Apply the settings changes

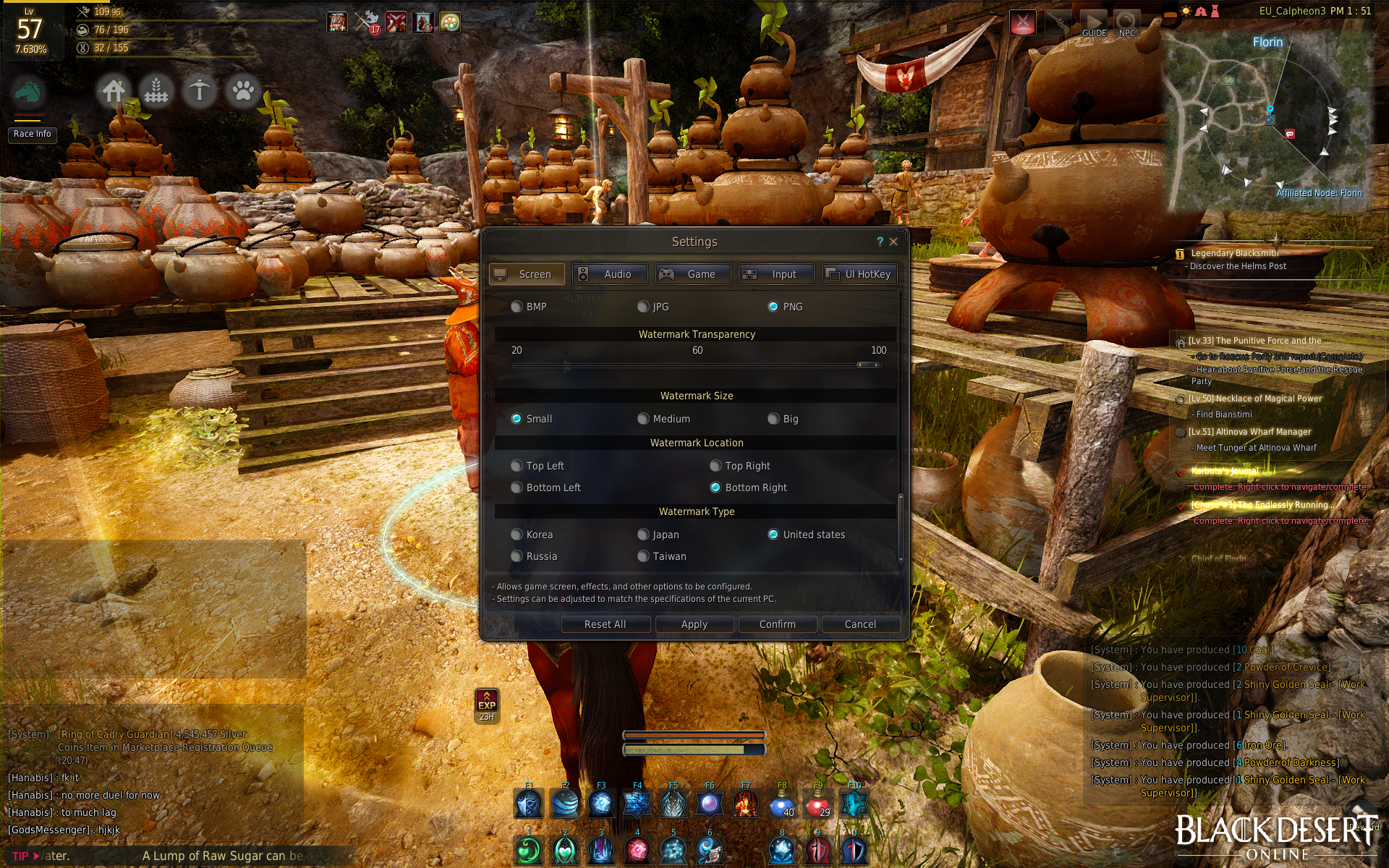pyautogui.click(x=694, y=624)
